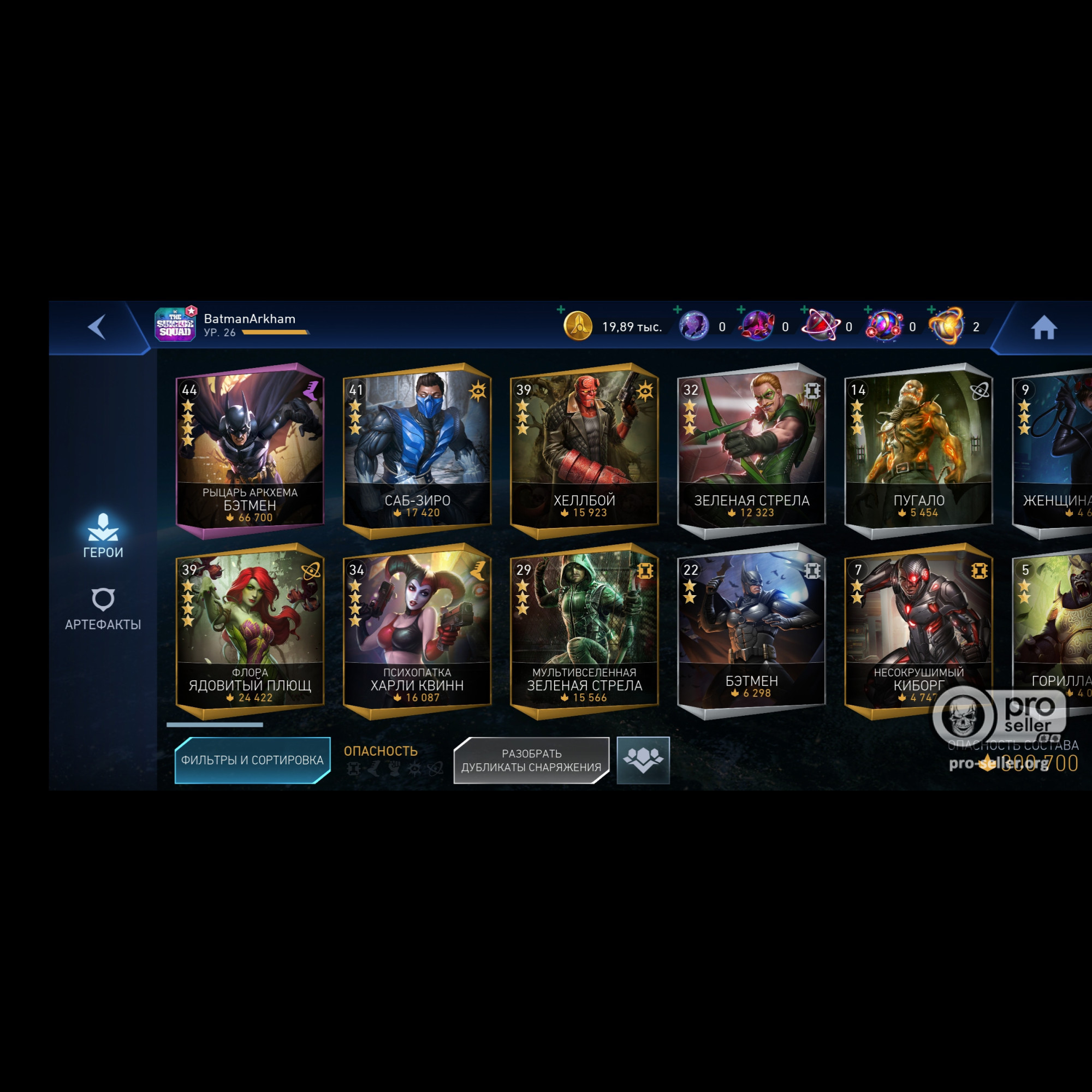1092x1092 pixels.
Task: Open ФИЛЬТРЫ И СОРТИРОВКА panel
Action: 252,760
